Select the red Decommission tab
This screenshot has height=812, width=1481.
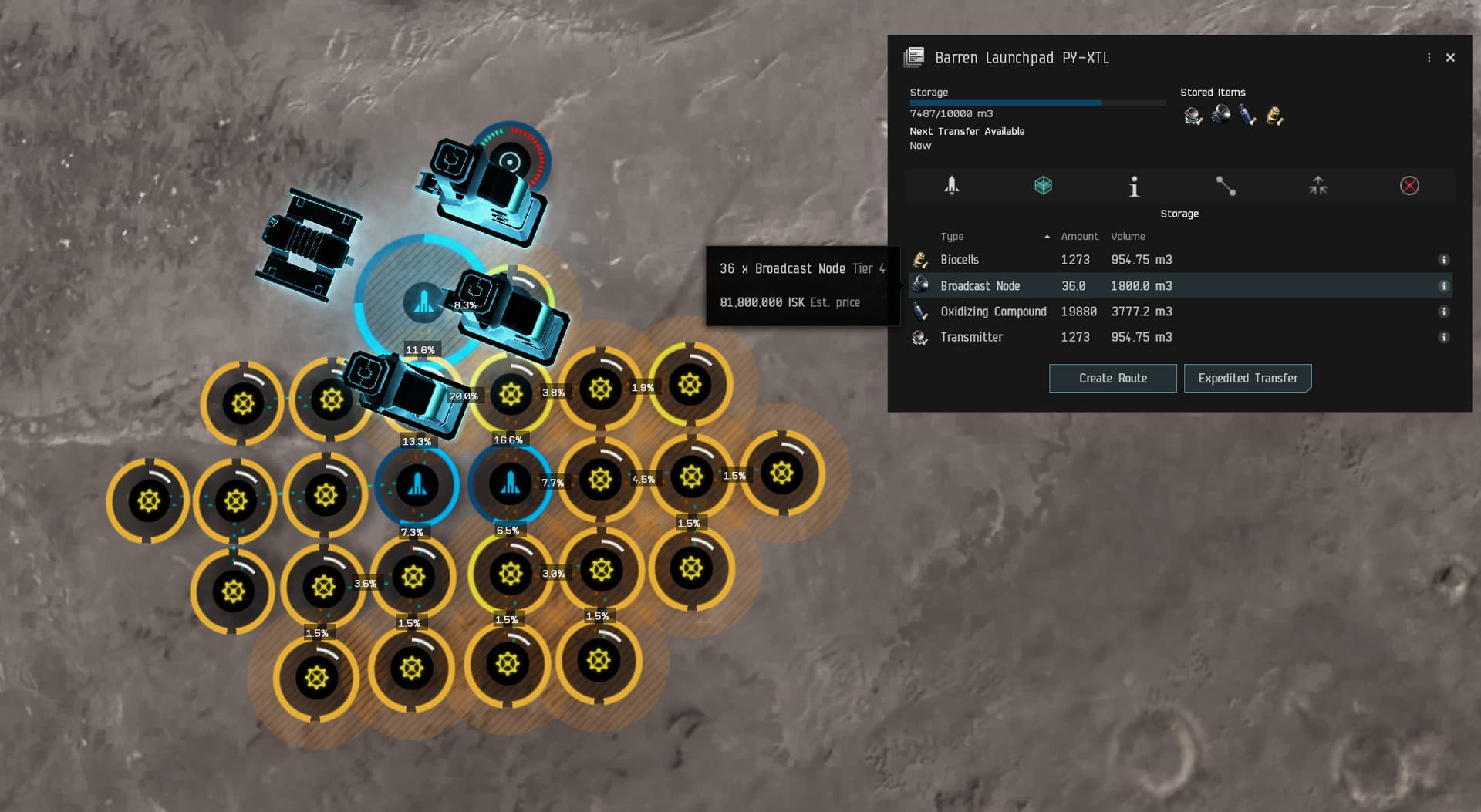click(1409, 186)
